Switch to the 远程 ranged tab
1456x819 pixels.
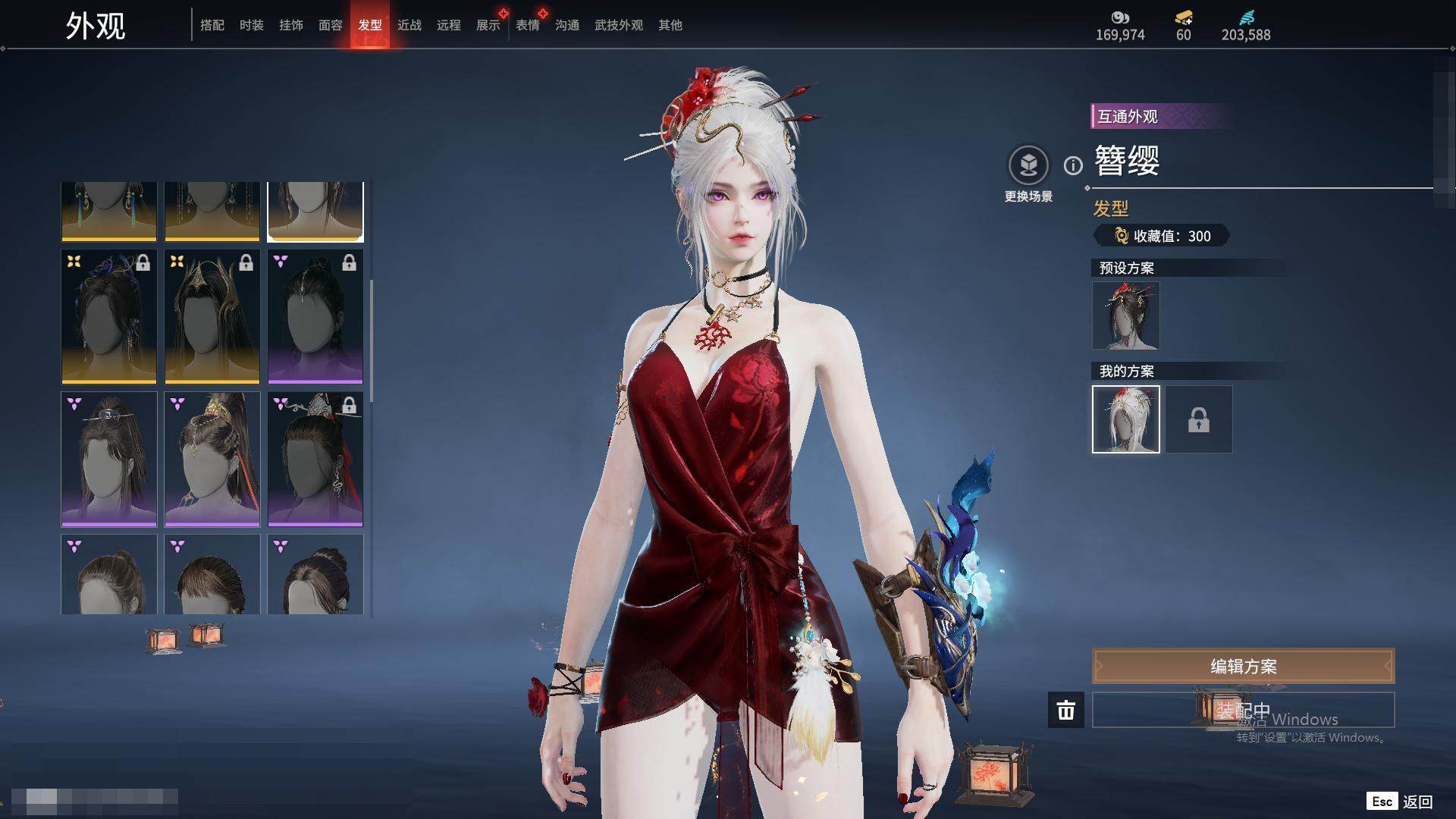[x=449, y=25]
